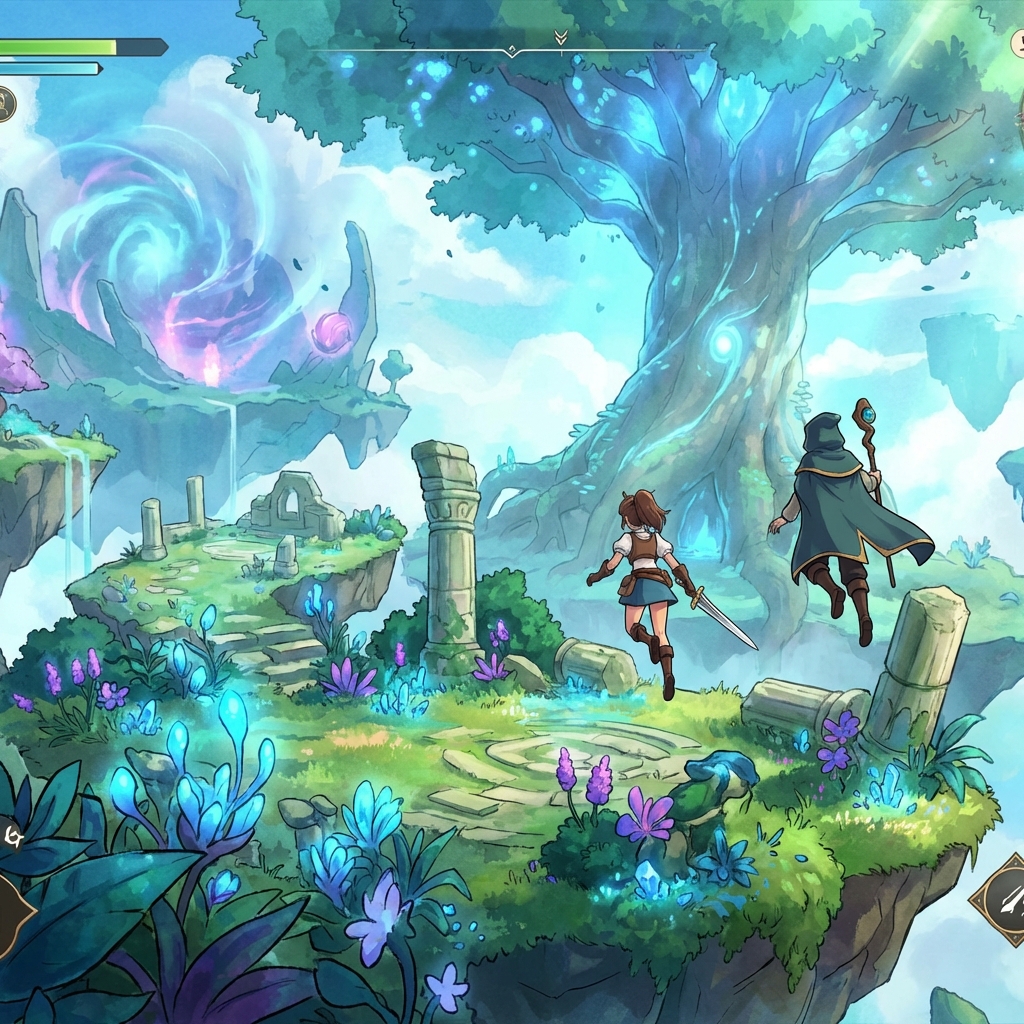Click the character portrait icon below the bars

5,103
